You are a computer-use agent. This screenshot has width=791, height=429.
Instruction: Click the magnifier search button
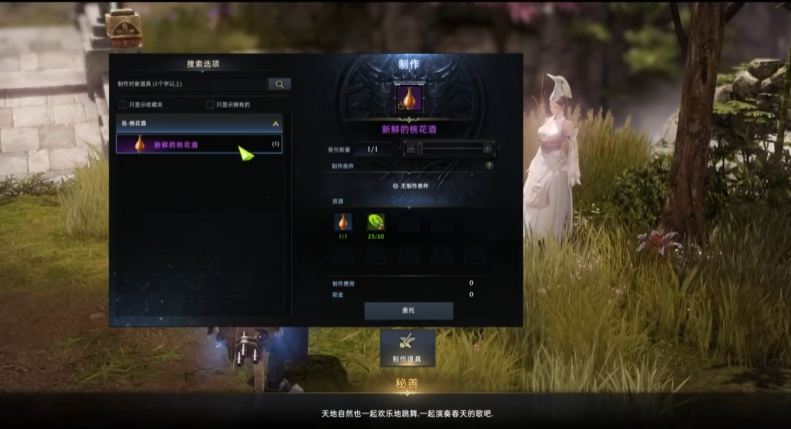279,85
